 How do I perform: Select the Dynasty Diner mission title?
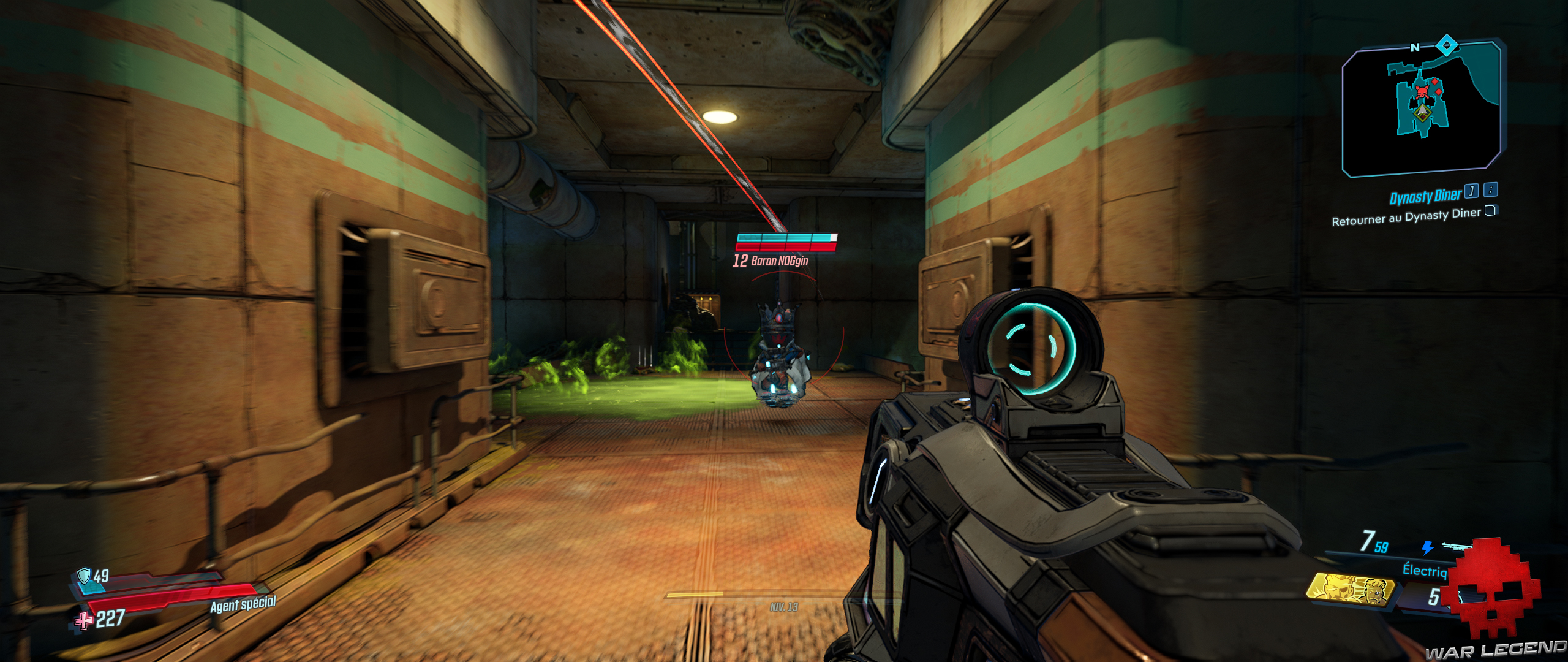pos(1424,195)
